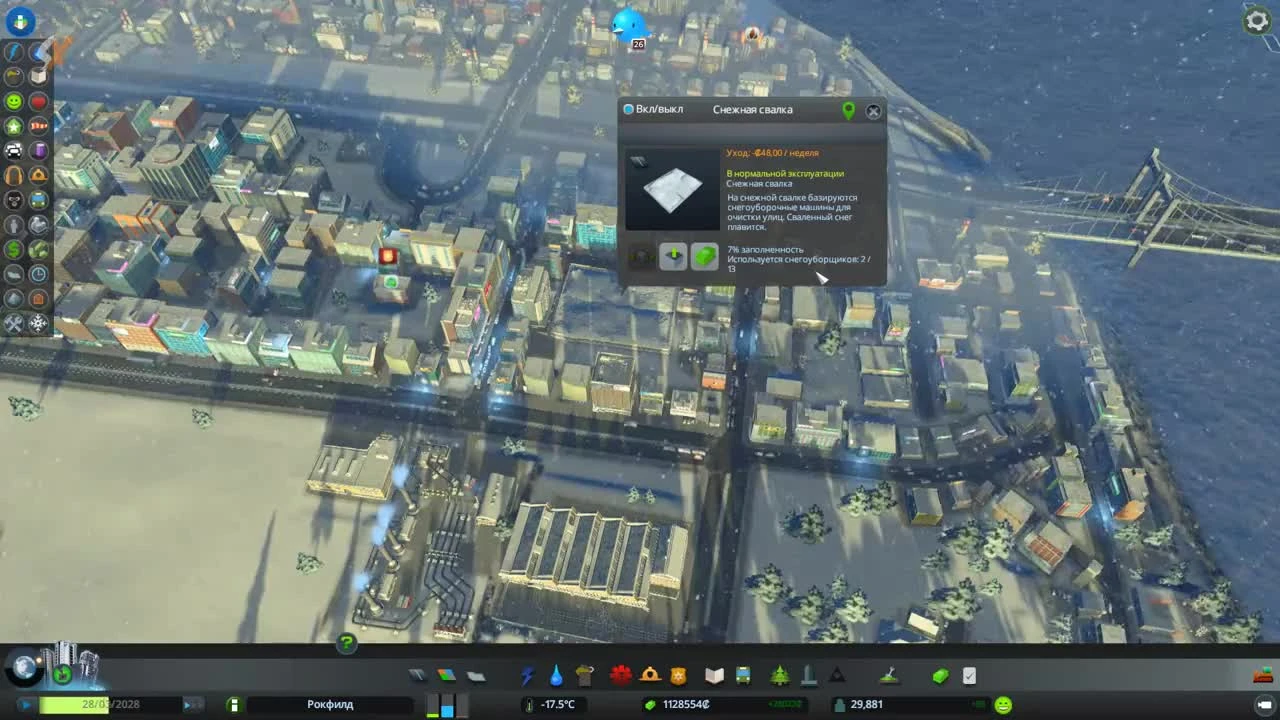Open the settings gear in top corner
The height and width of the screenshot is (720, 1280).
coord(1257,20)
